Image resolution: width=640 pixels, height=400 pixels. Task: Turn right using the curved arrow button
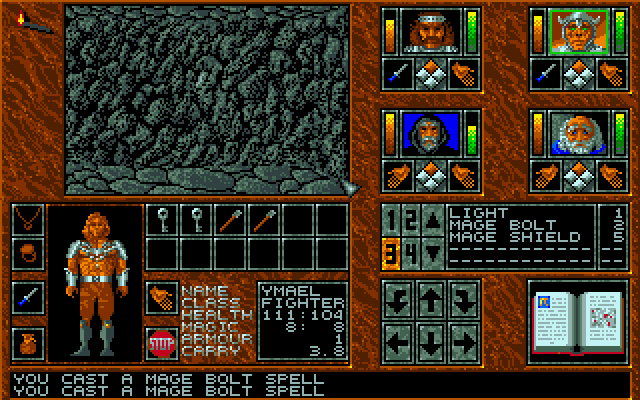coord(463,298)
